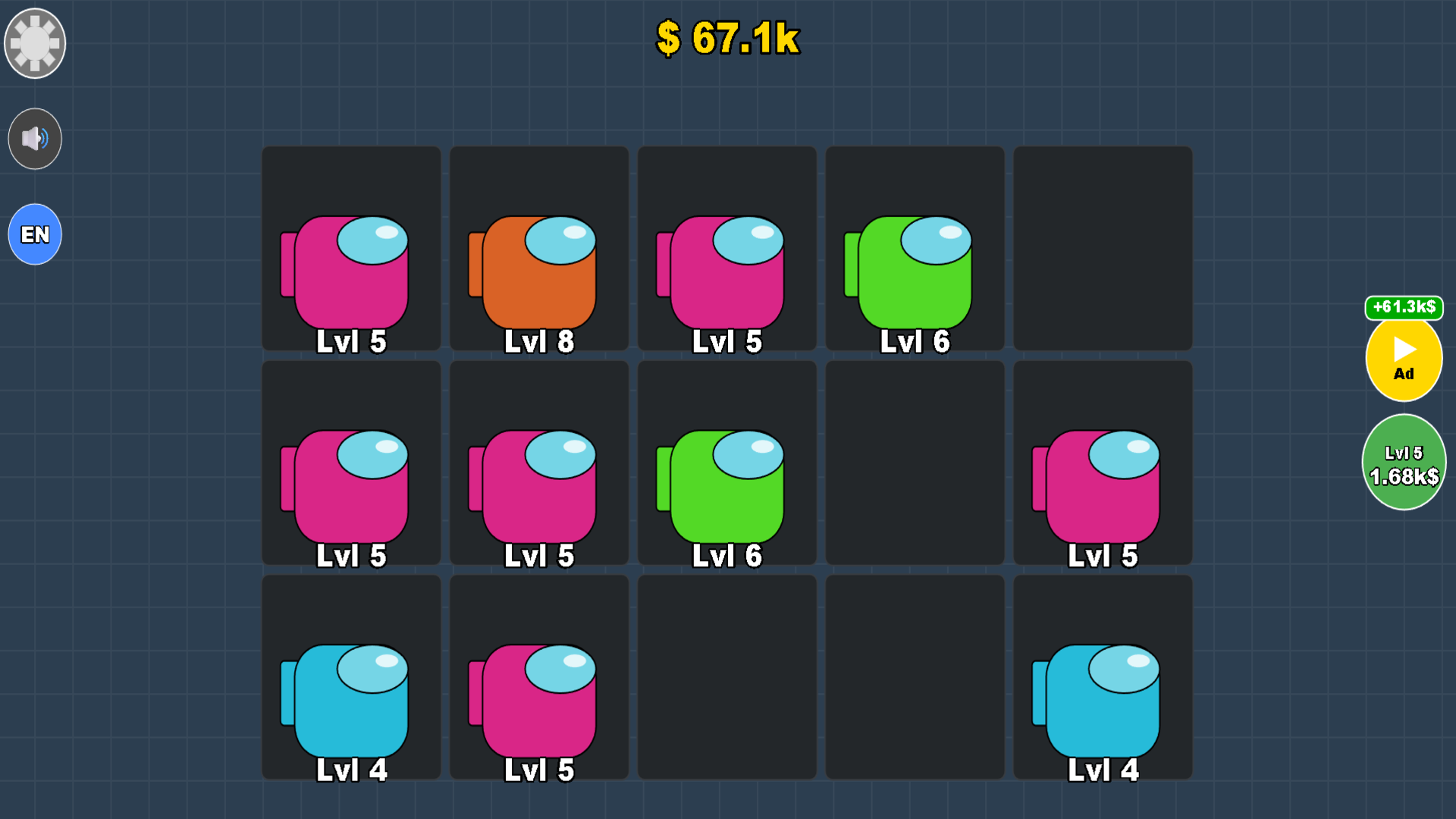Viewport: 1456px width, 819px height.
Task: Mute the game sound
Action: [x=34, y=139]
